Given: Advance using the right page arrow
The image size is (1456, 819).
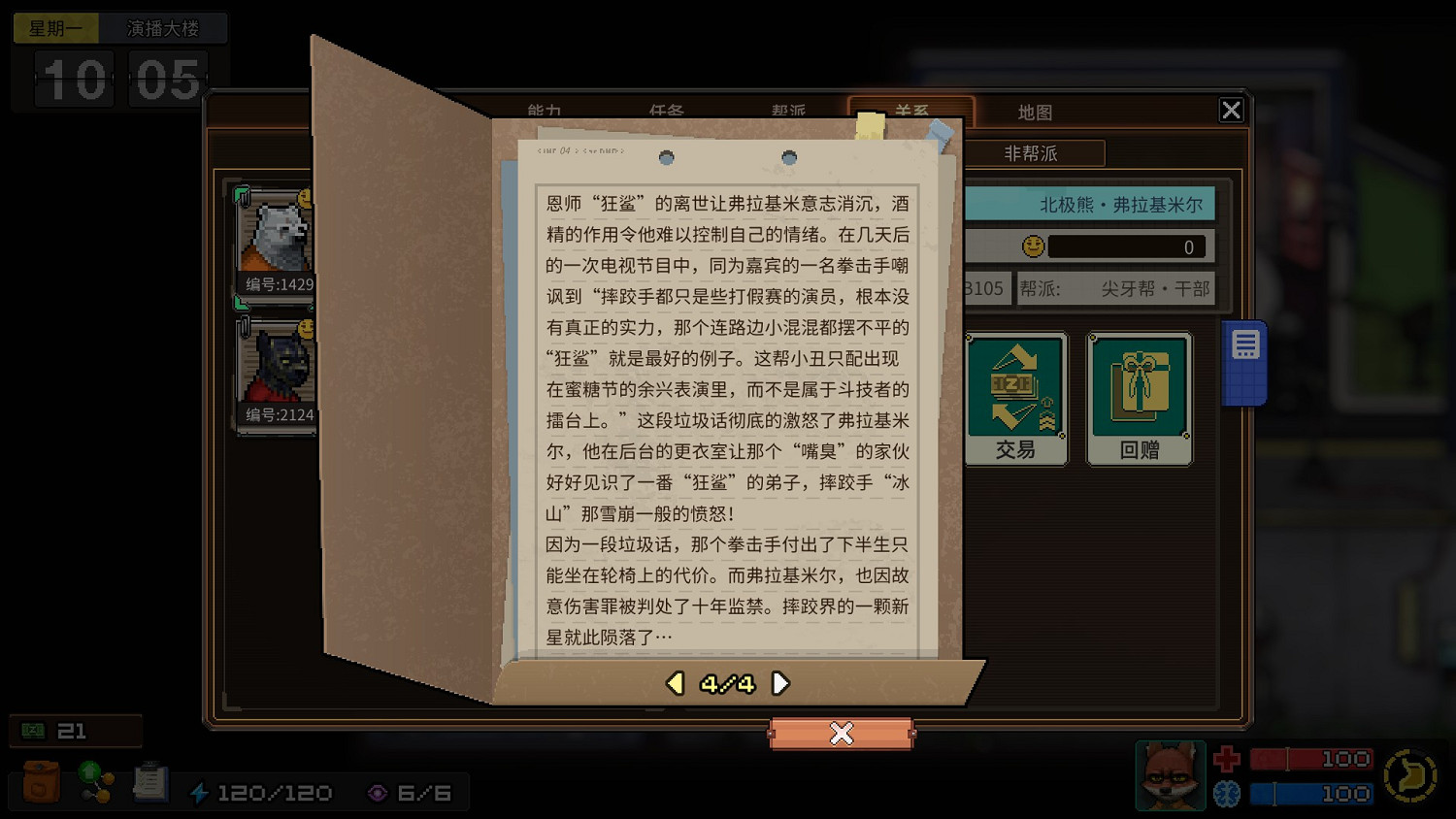Looking at the screenshot, I should pos(780,683).
